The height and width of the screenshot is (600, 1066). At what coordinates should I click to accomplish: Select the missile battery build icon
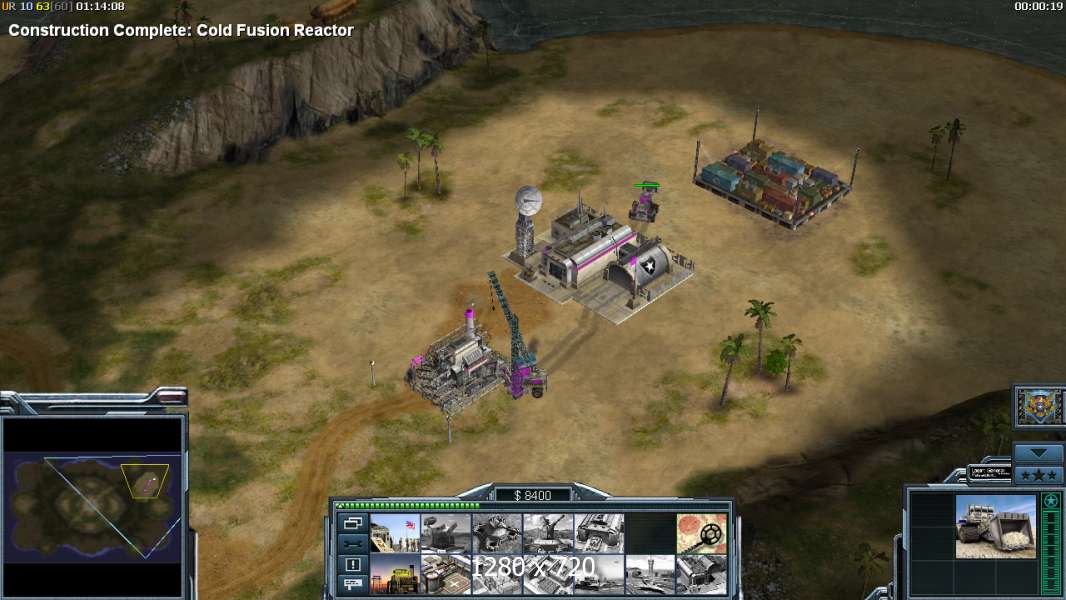point(445,533)
